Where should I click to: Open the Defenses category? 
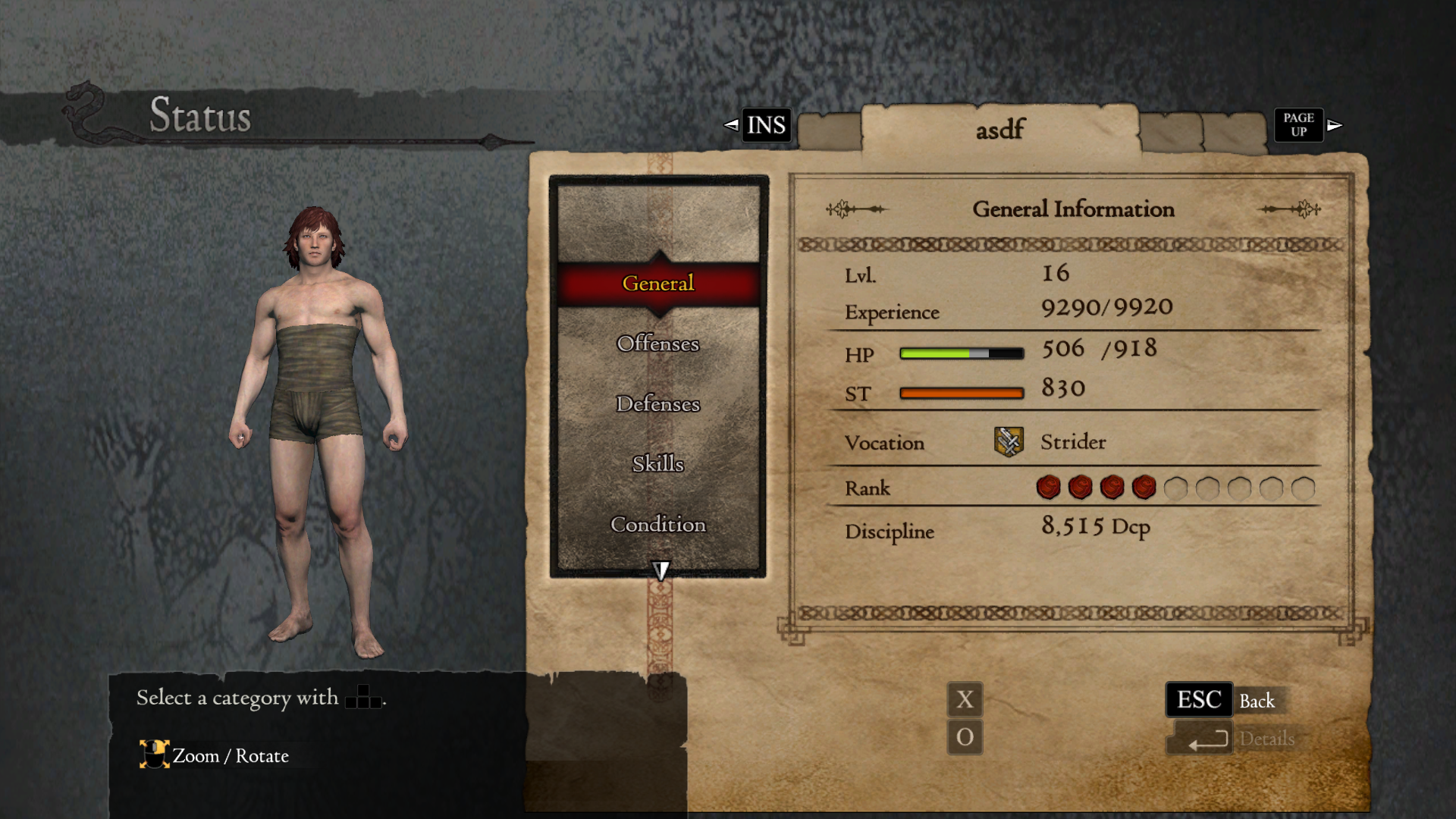click(657, 403)
